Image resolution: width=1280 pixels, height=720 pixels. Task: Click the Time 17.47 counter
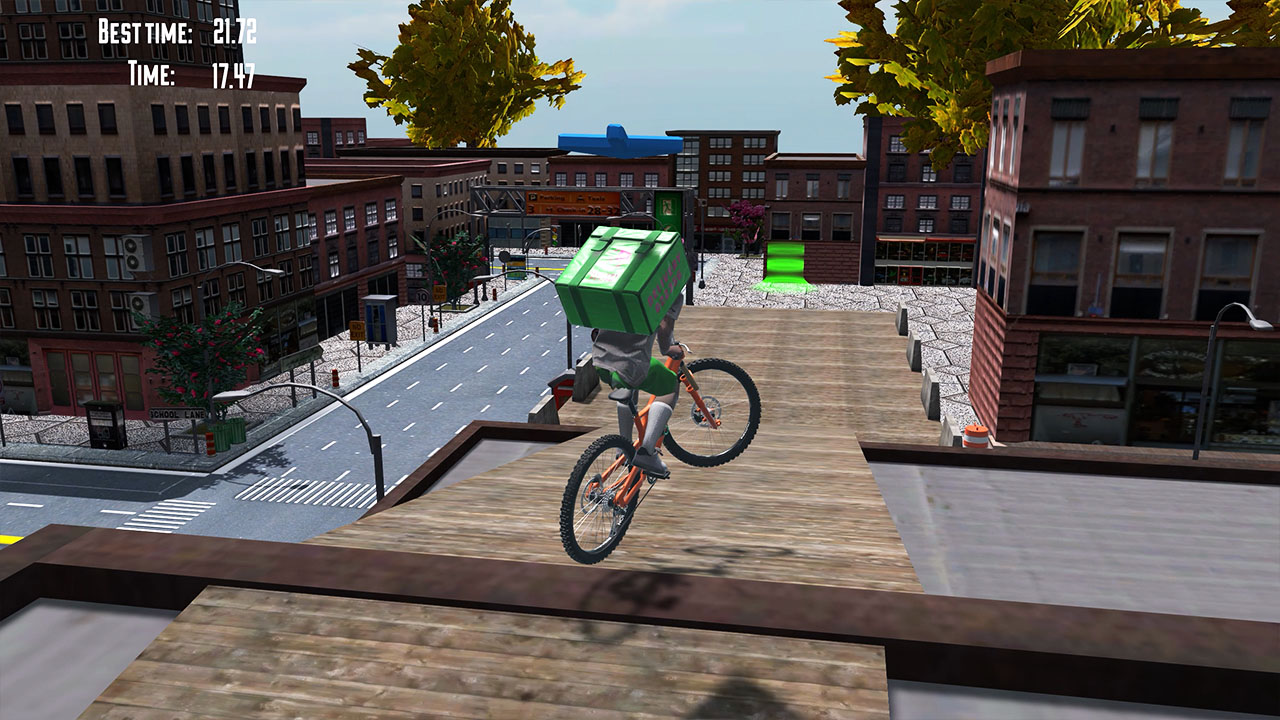(190, 72)
